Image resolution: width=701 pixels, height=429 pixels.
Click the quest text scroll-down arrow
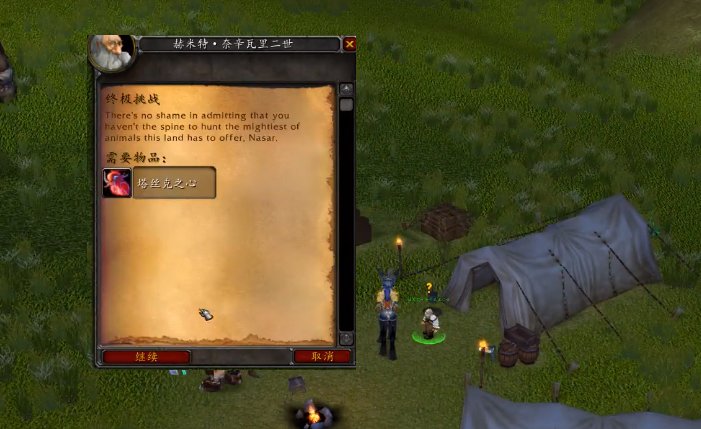[x=346, y=338]
